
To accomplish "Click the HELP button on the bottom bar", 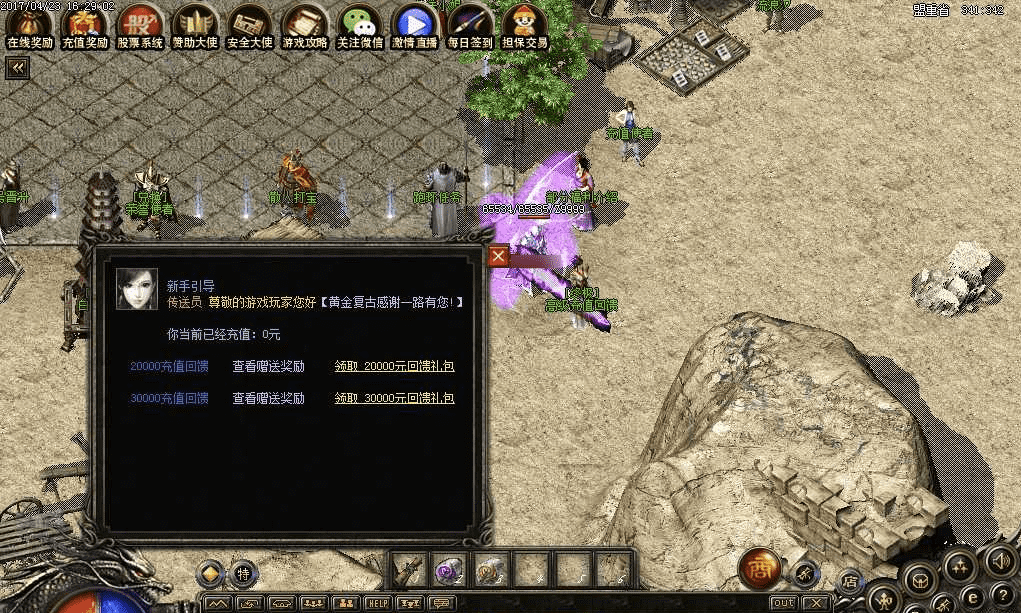I will 377,603.
